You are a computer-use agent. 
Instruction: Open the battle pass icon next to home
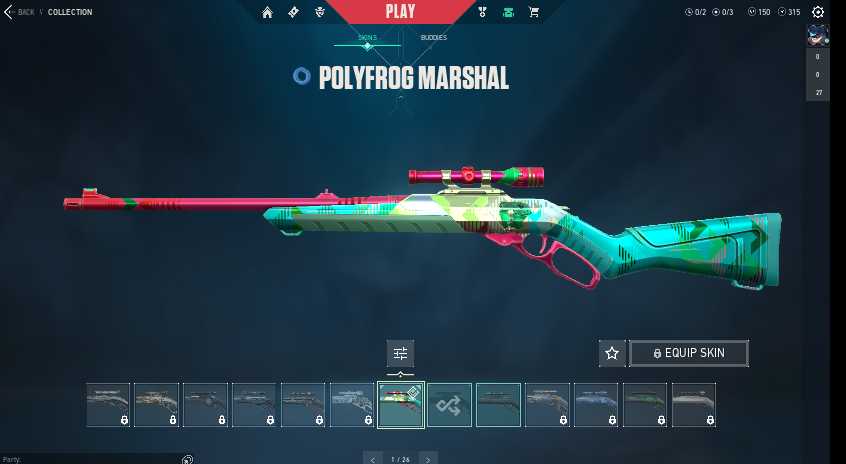point(293,12)
